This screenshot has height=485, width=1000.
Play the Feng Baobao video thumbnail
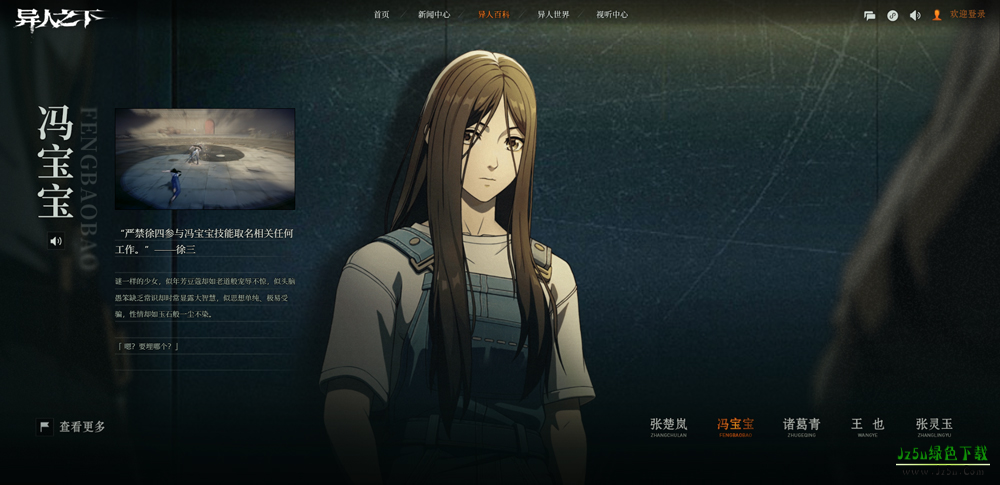205,159
